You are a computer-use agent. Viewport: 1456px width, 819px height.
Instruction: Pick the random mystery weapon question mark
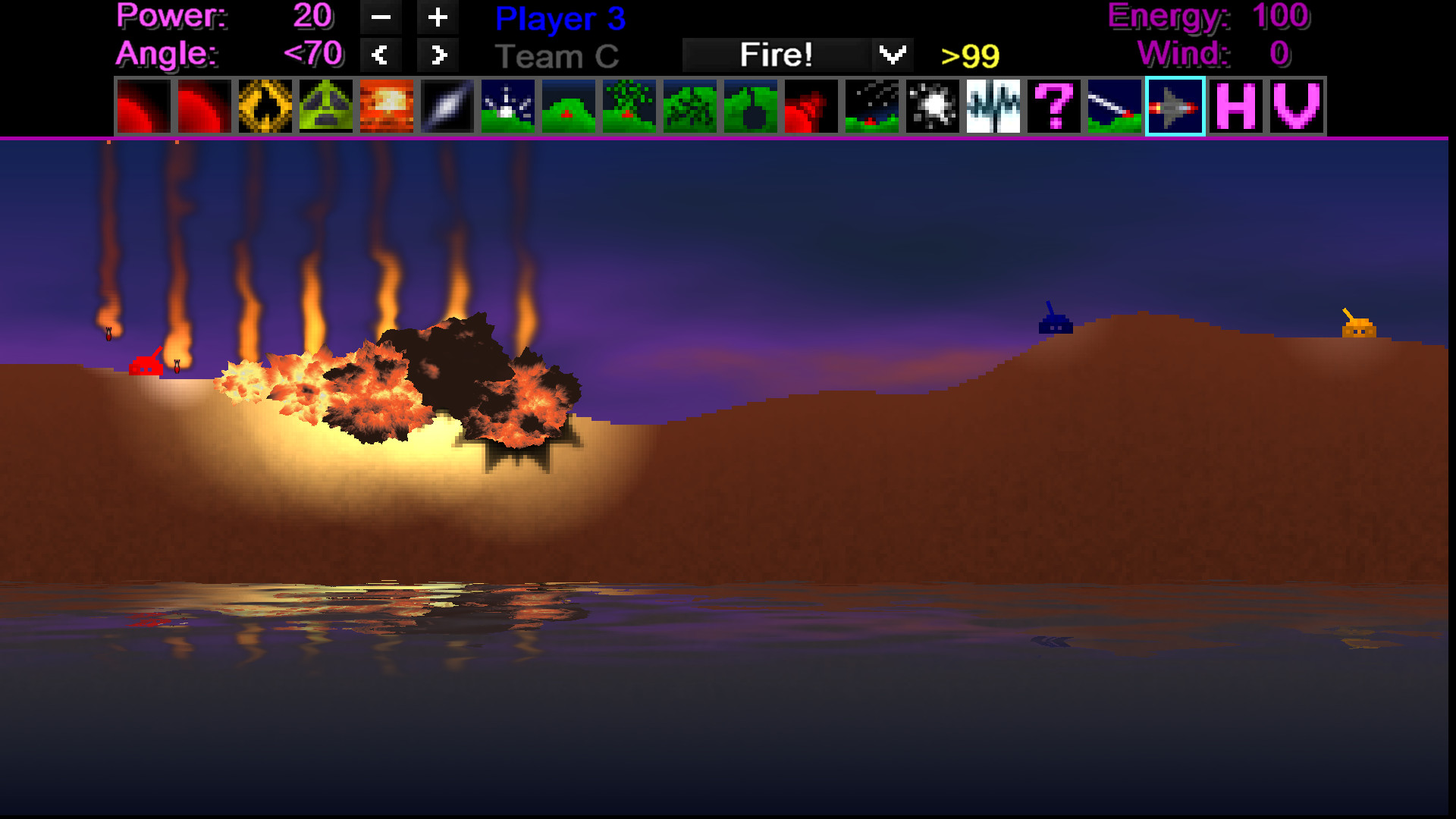point(1054,106)
